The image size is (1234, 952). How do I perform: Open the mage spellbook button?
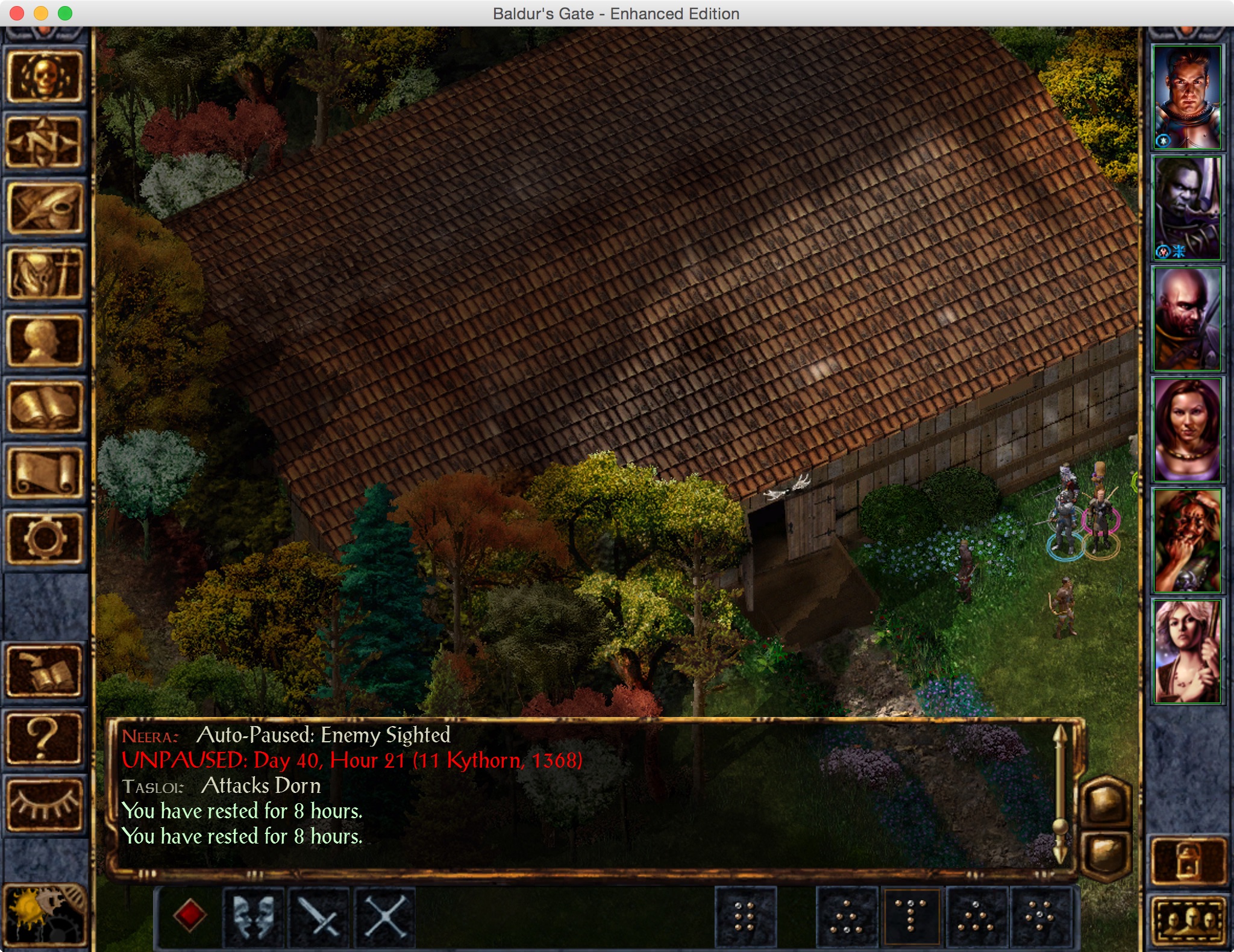click(44, 408)
